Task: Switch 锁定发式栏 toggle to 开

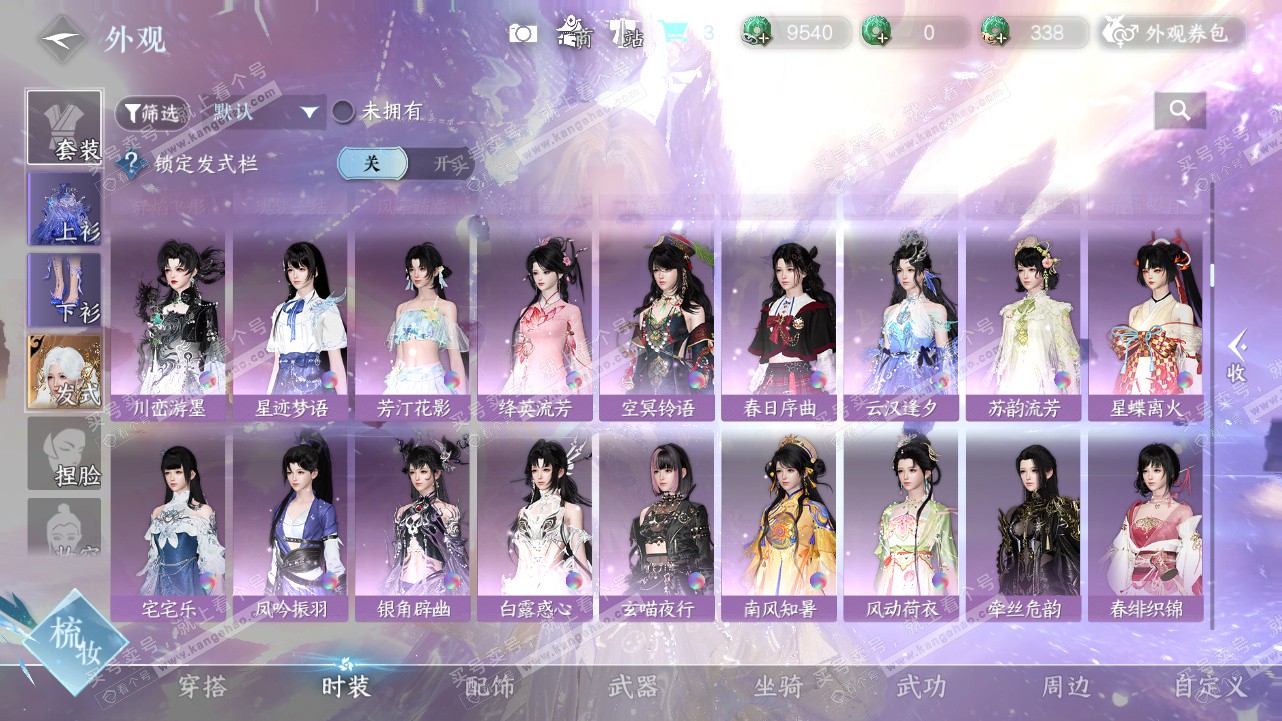Action: click(x=441, y=164)
